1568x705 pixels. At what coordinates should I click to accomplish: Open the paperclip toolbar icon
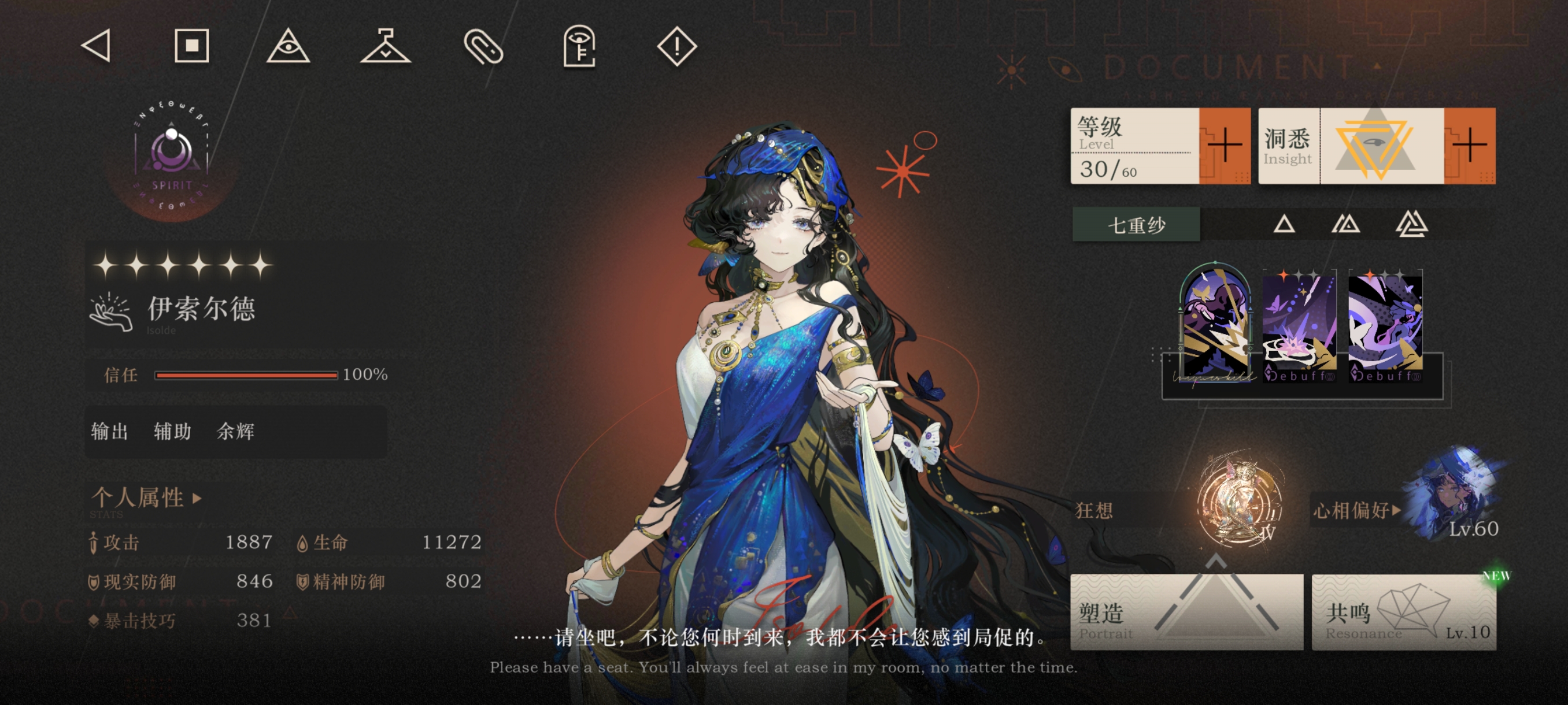[483, 47]
